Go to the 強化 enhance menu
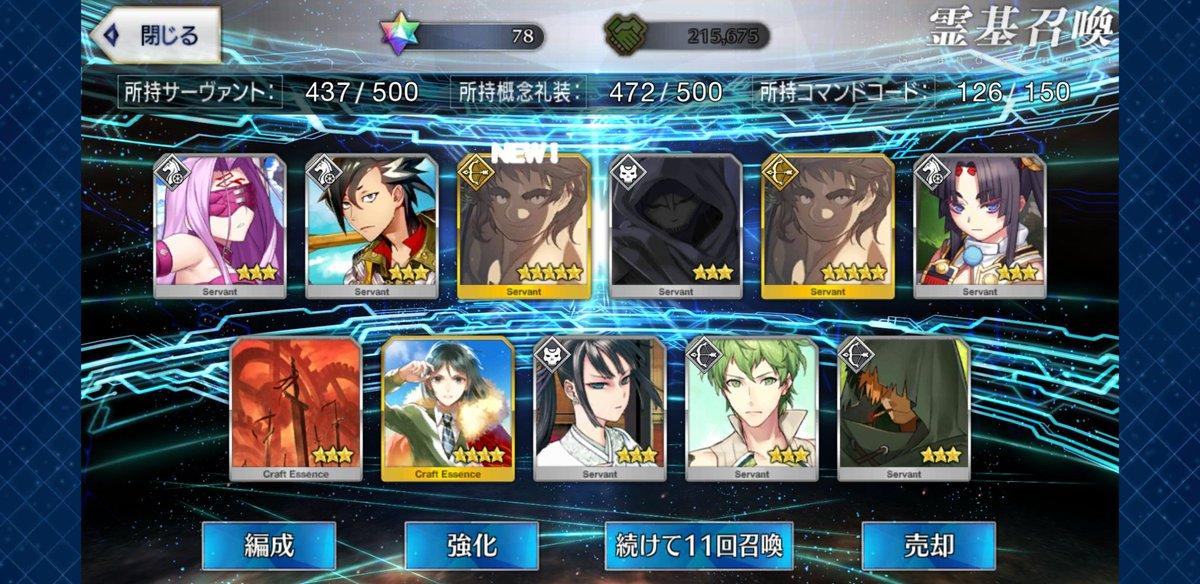The image size is (1200, 584). click(471, 546)
